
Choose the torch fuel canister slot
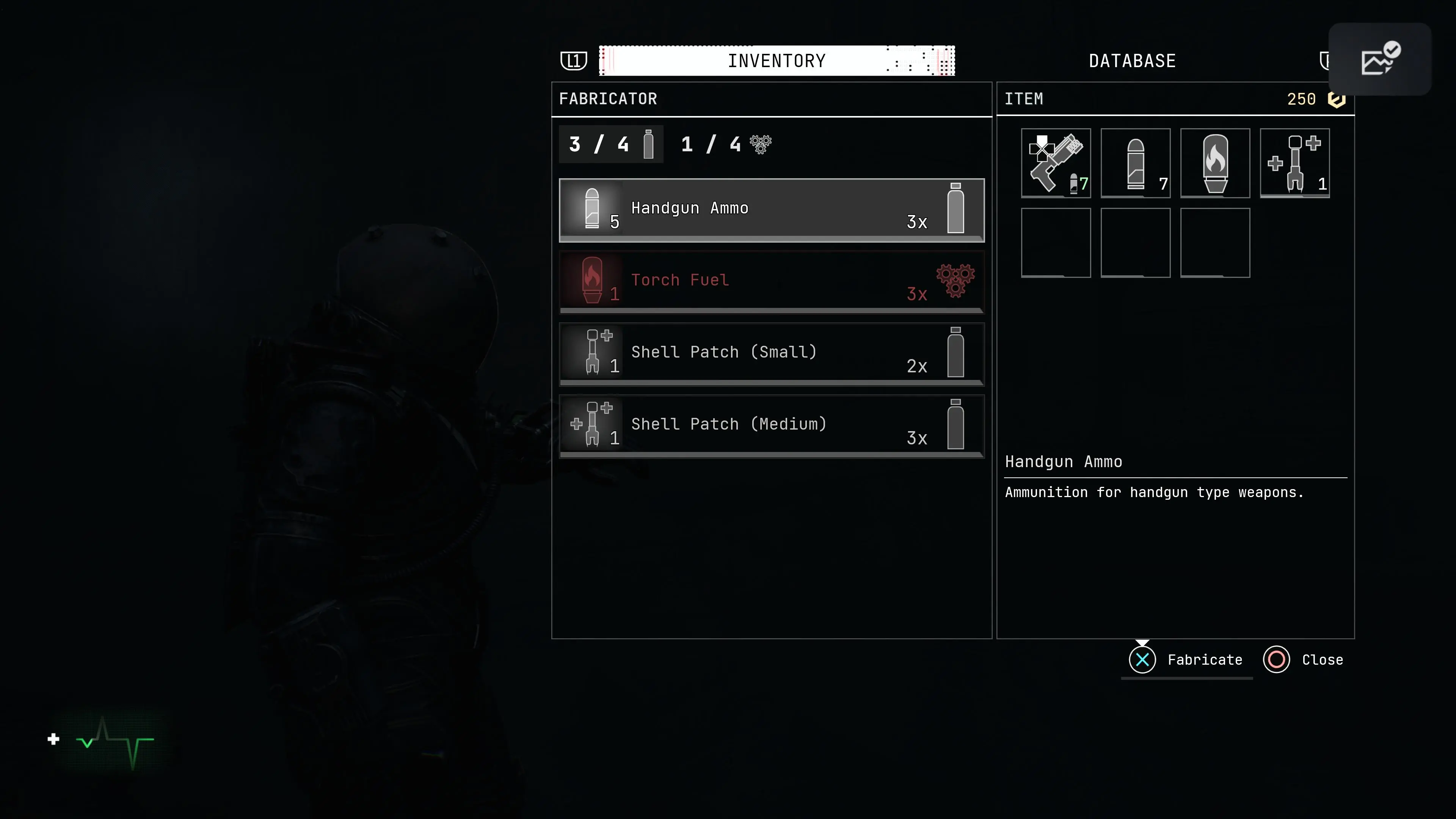click(x=1215, y=163)
